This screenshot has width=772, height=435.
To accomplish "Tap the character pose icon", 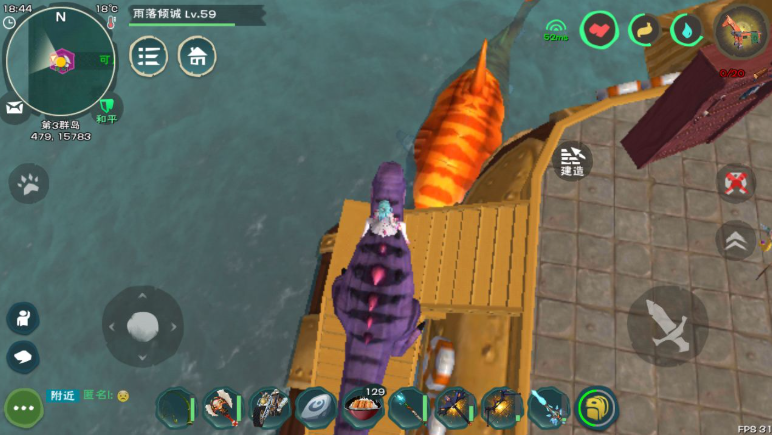I will tap(23, 318).
